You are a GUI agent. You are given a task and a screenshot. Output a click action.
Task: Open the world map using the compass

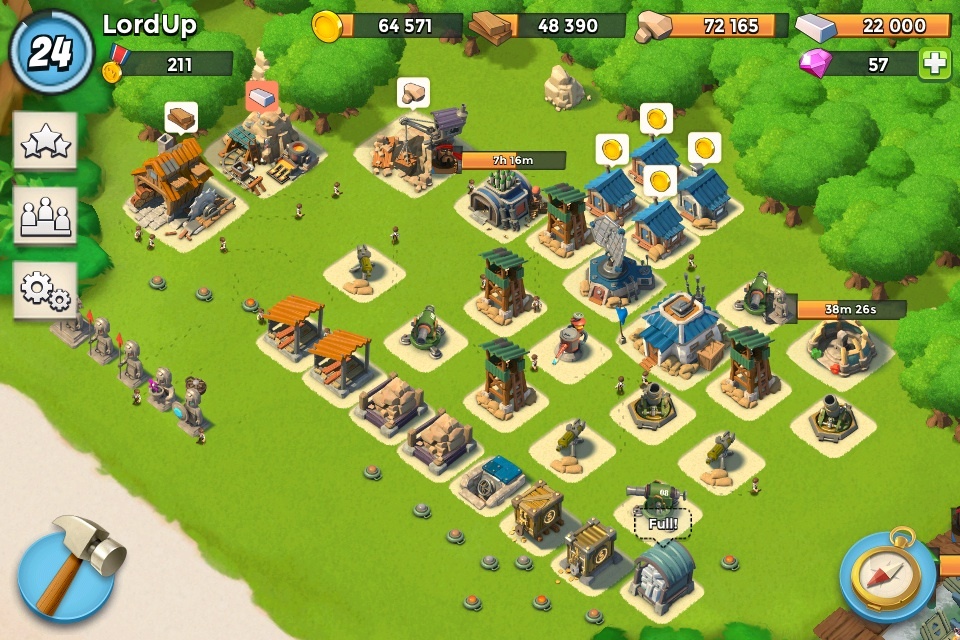click(887, 576)
